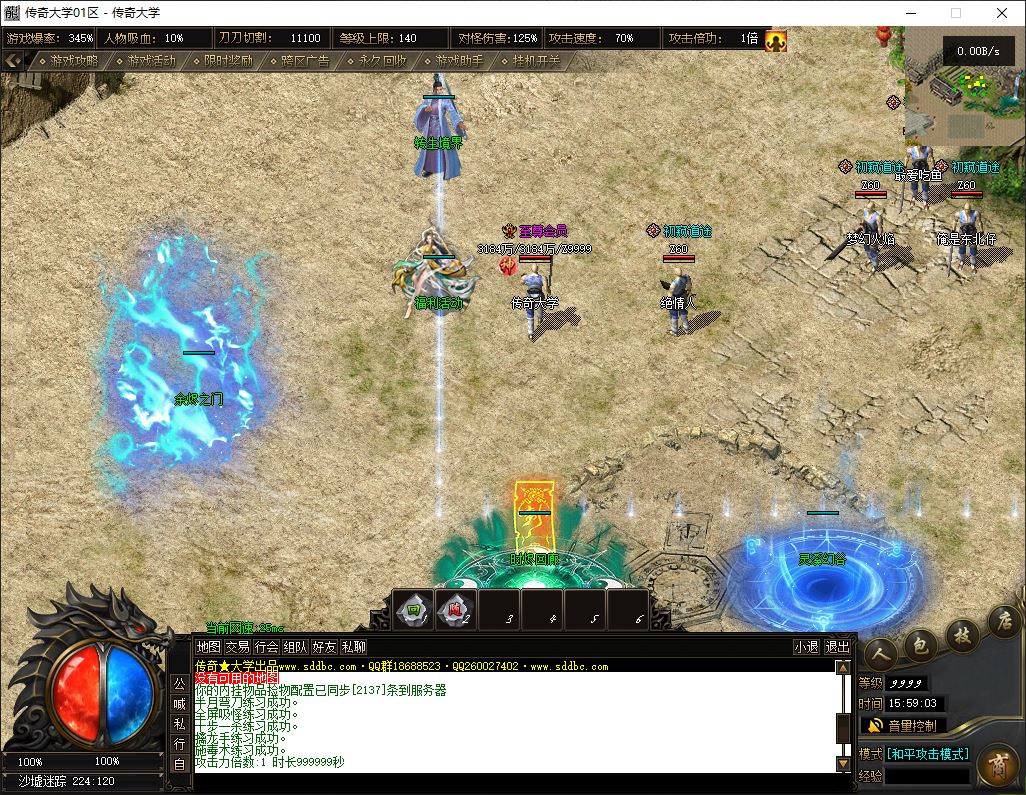The image size is (1026, 795).
Task: Open the 包 bag button
Action: pos(921,646)
